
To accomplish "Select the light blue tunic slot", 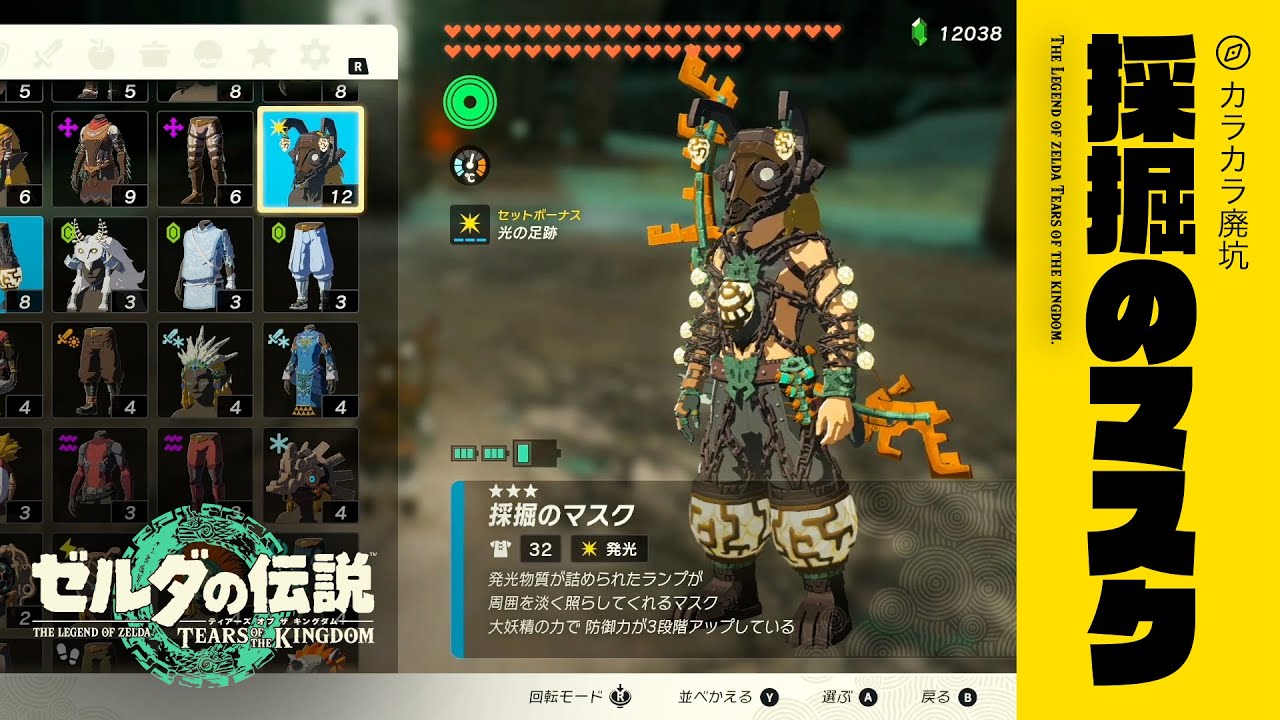I will pos(205,265).
